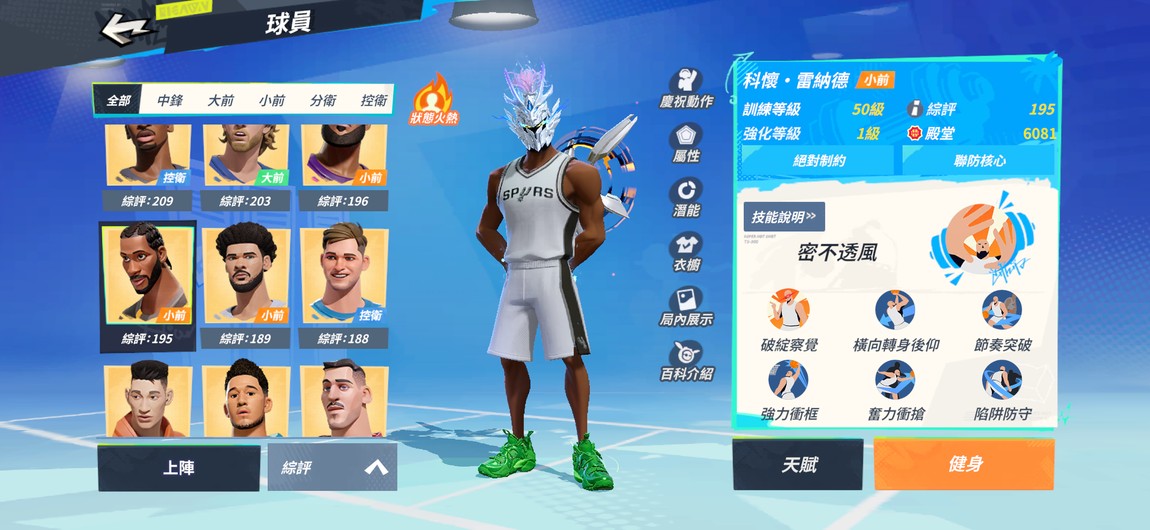
Task: Switch to the 中鋒 position tab
Action: pyautogui.click(x=170, y=101)
